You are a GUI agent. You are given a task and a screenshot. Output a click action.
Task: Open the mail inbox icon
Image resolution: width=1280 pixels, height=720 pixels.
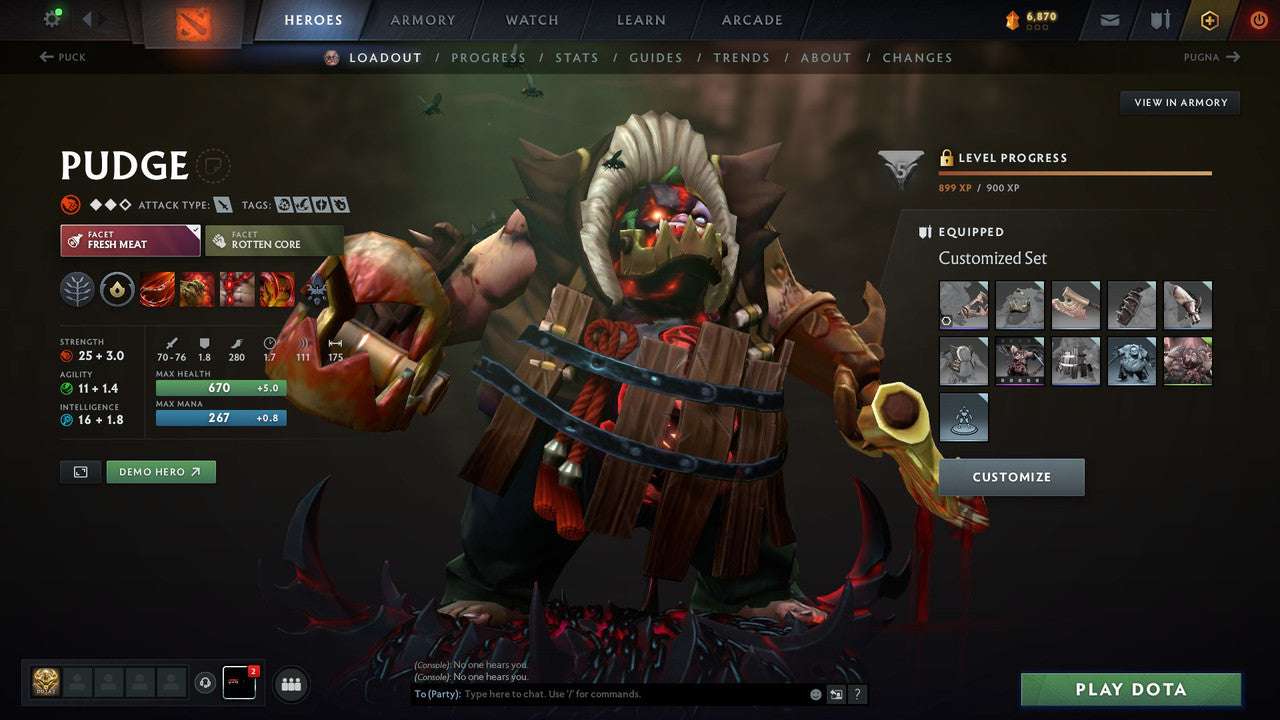pos(1108,19)
